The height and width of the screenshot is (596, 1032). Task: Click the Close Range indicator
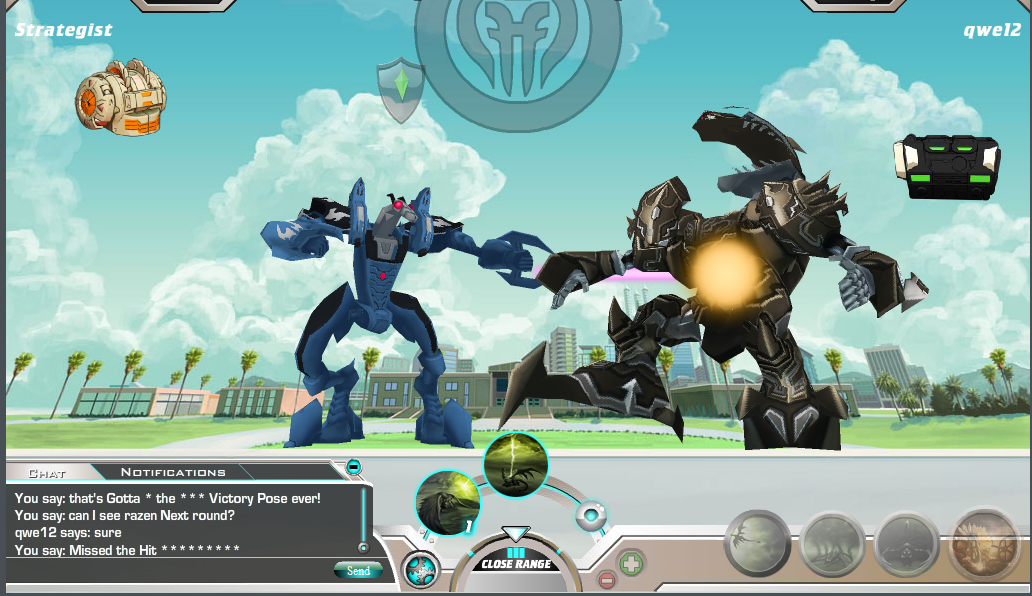[516, 563]
